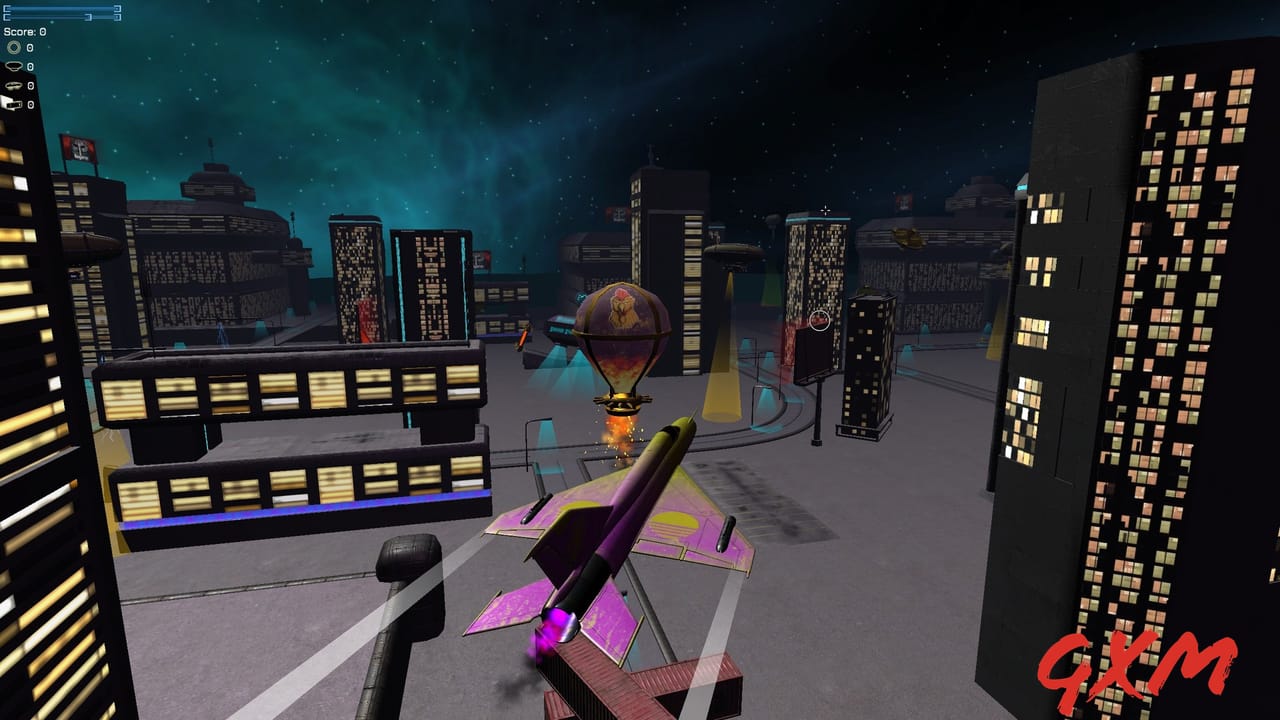1280x720 pixels.
Task: Select the ring-shaped enemy counter icon
Action: [14, 46]
